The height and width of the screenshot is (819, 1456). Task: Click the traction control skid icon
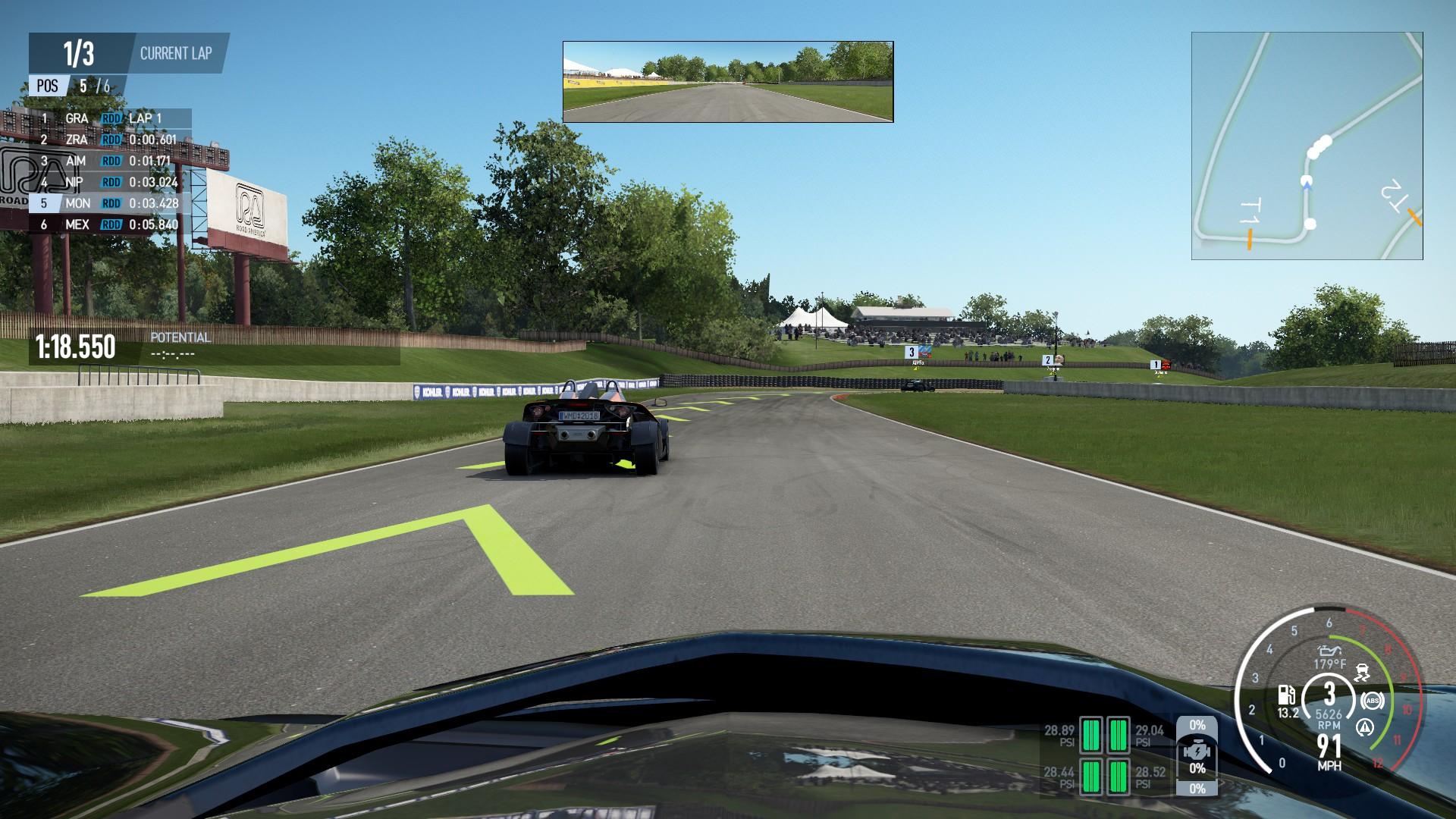[1363, 673]
